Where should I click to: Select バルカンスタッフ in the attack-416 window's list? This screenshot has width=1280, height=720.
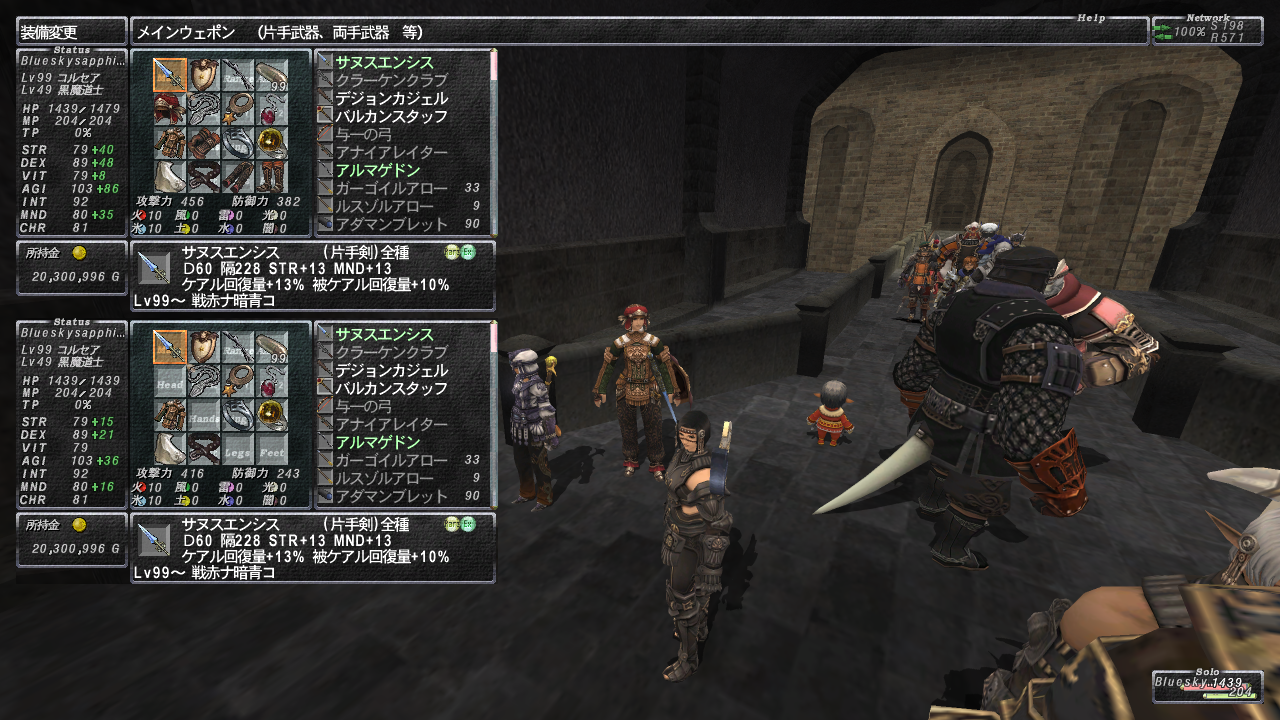click(391, 388)
